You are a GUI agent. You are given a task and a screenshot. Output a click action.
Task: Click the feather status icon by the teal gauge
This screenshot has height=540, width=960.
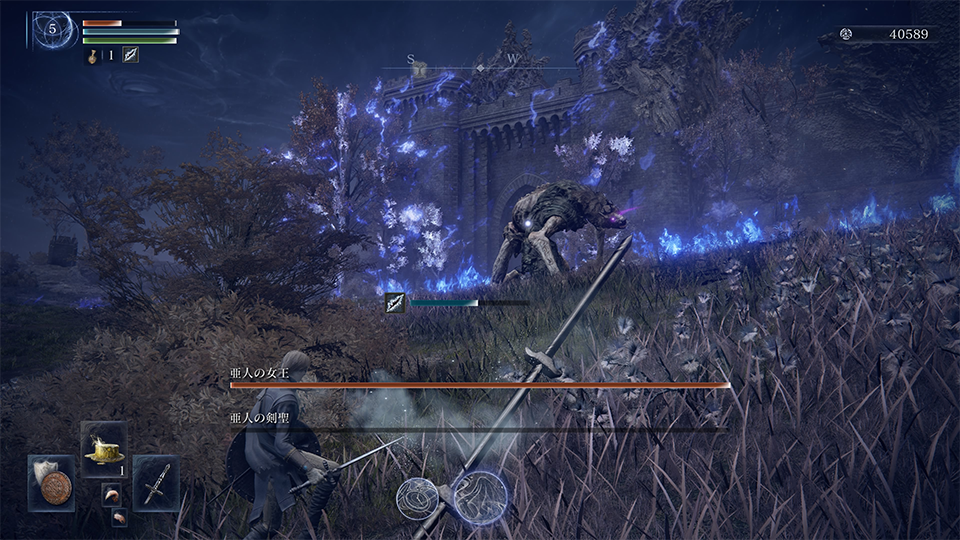coord(397,303)
